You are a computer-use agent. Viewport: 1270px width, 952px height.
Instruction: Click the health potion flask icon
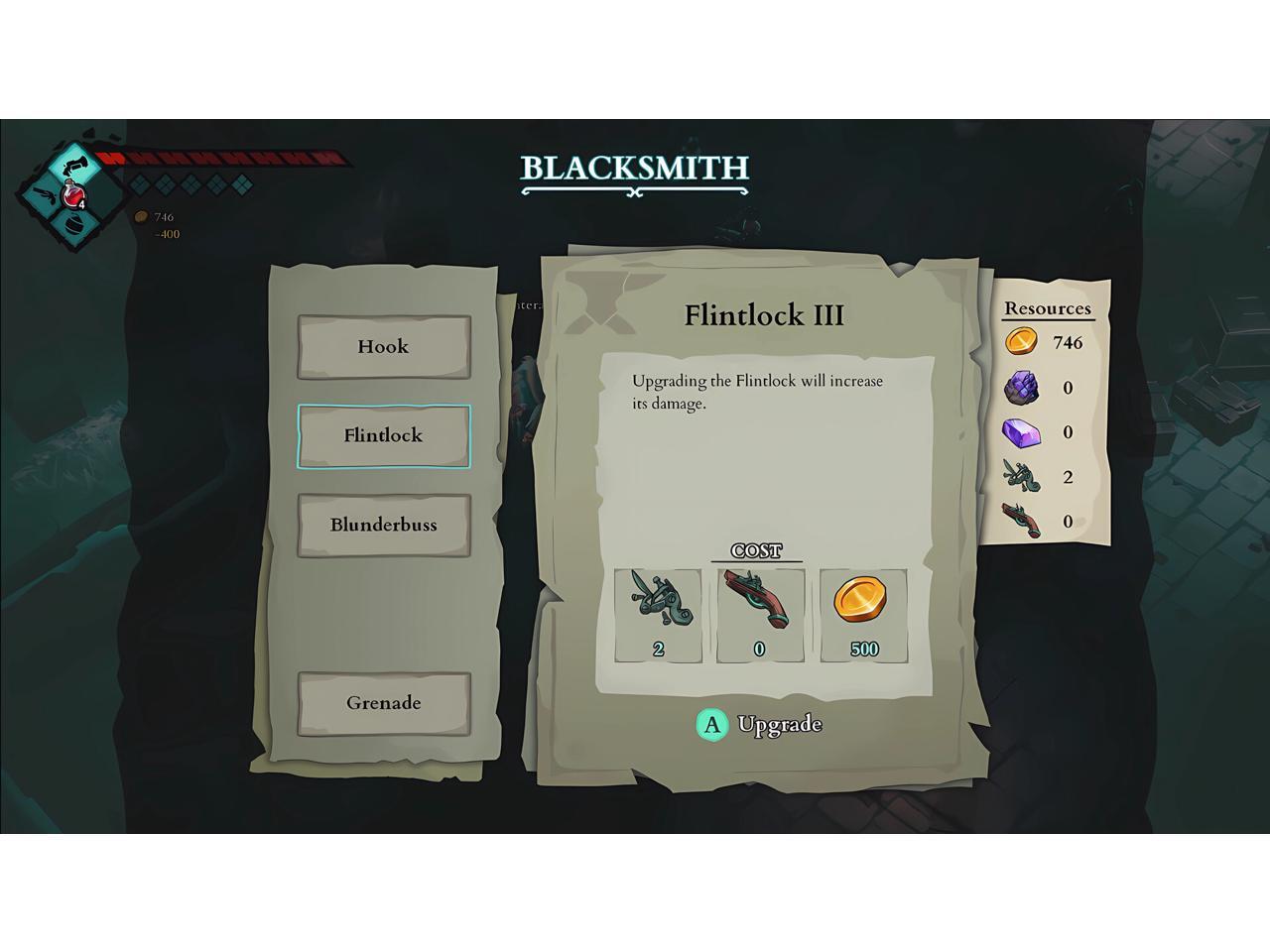point(72,195)
